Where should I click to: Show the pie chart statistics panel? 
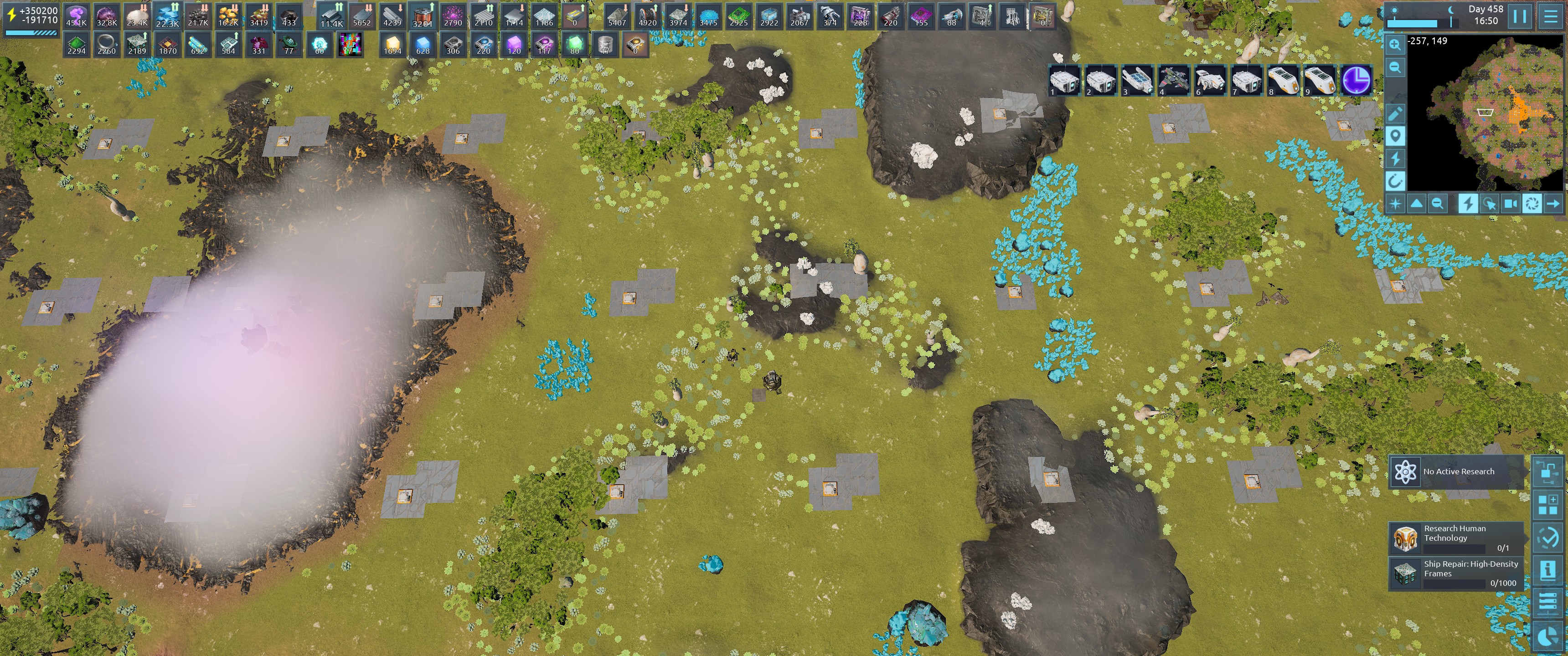click(x=1547, y=636)
